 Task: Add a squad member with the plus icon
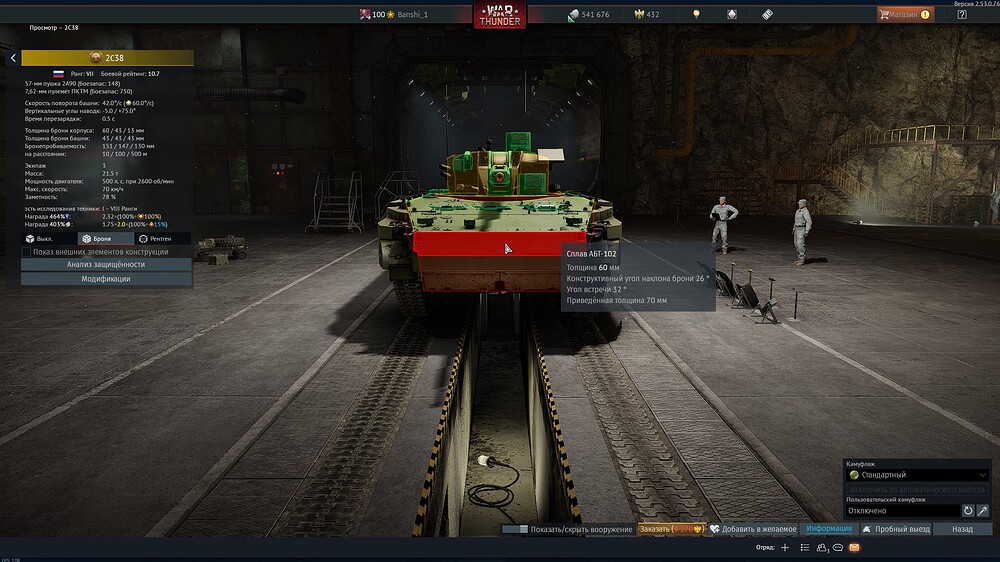785,548
